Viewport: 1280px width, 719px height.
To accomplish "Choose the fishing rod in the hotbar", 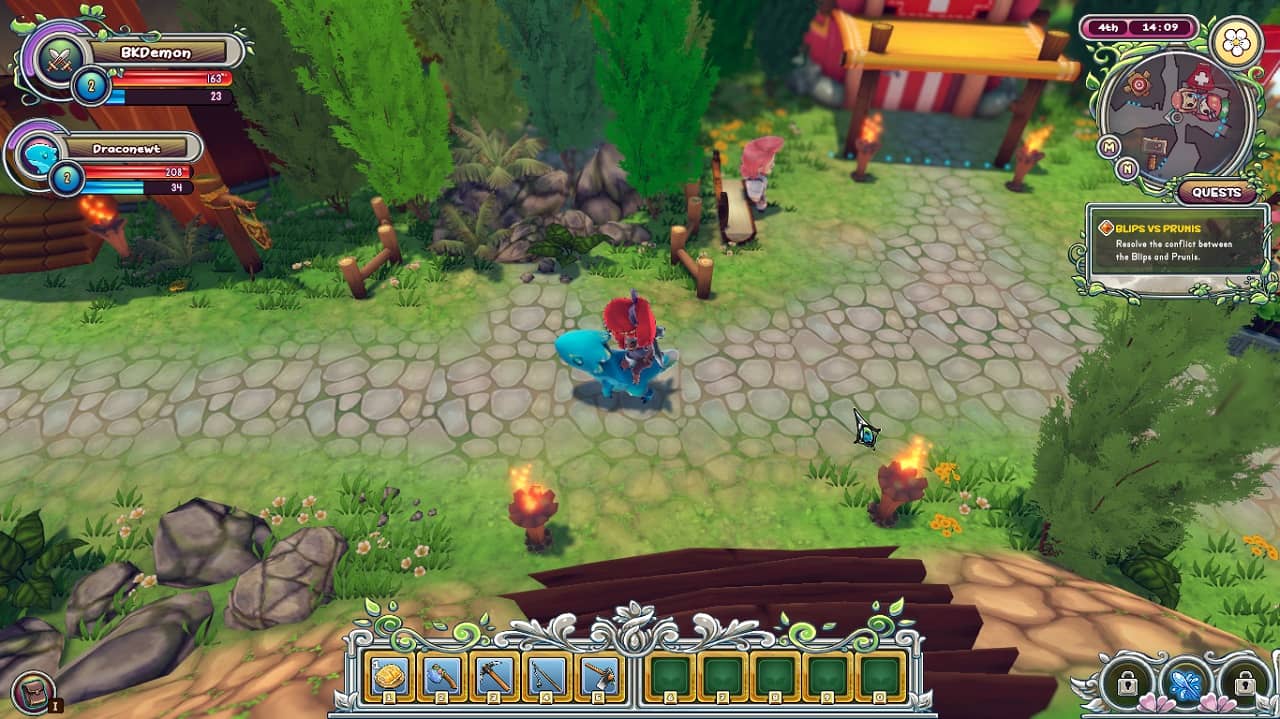I will 547,677.
